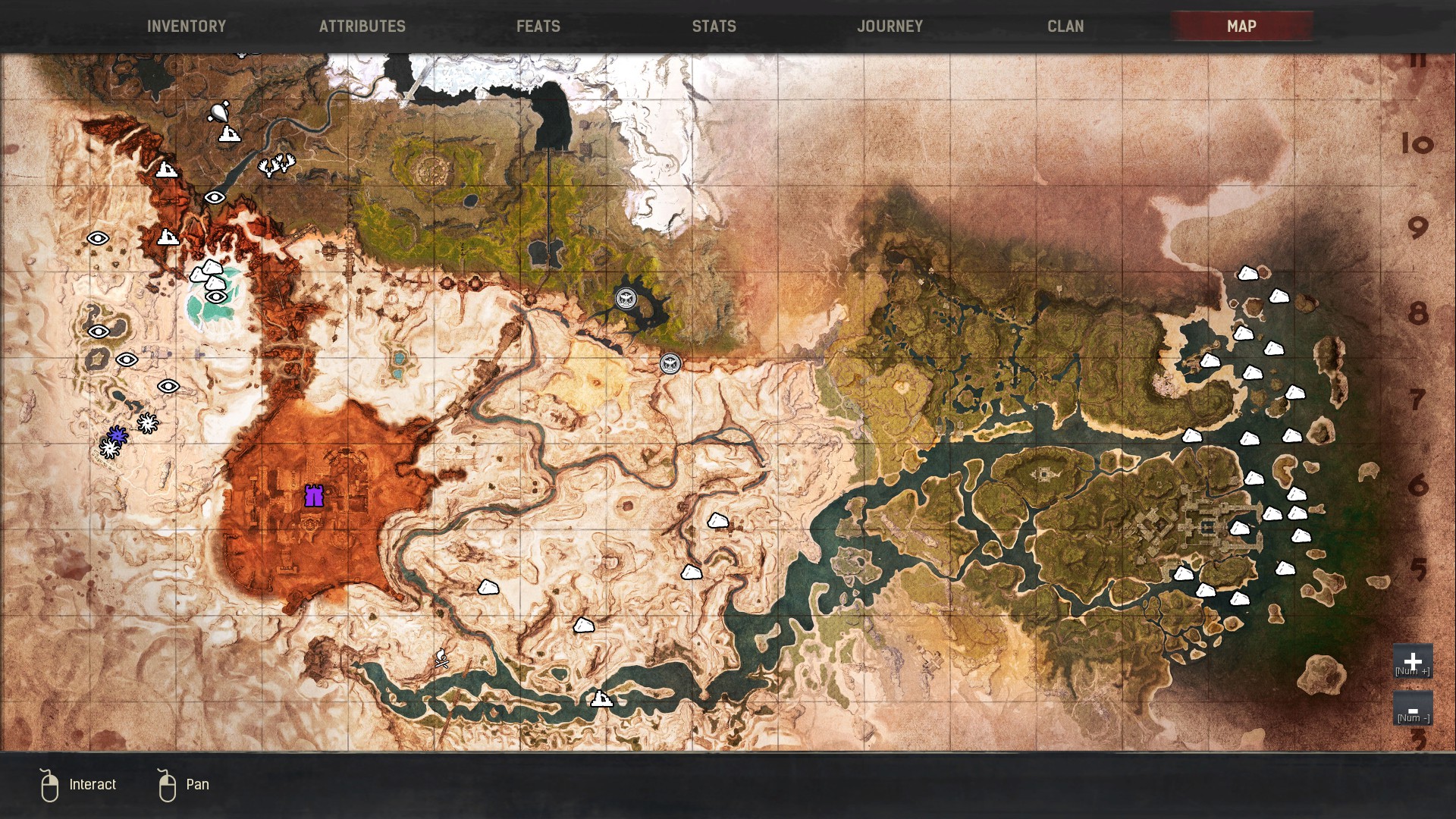Screen dimensions: 1456x819
Task: Select the hot air balloon marker in the northwest
Action: (220, 114)
